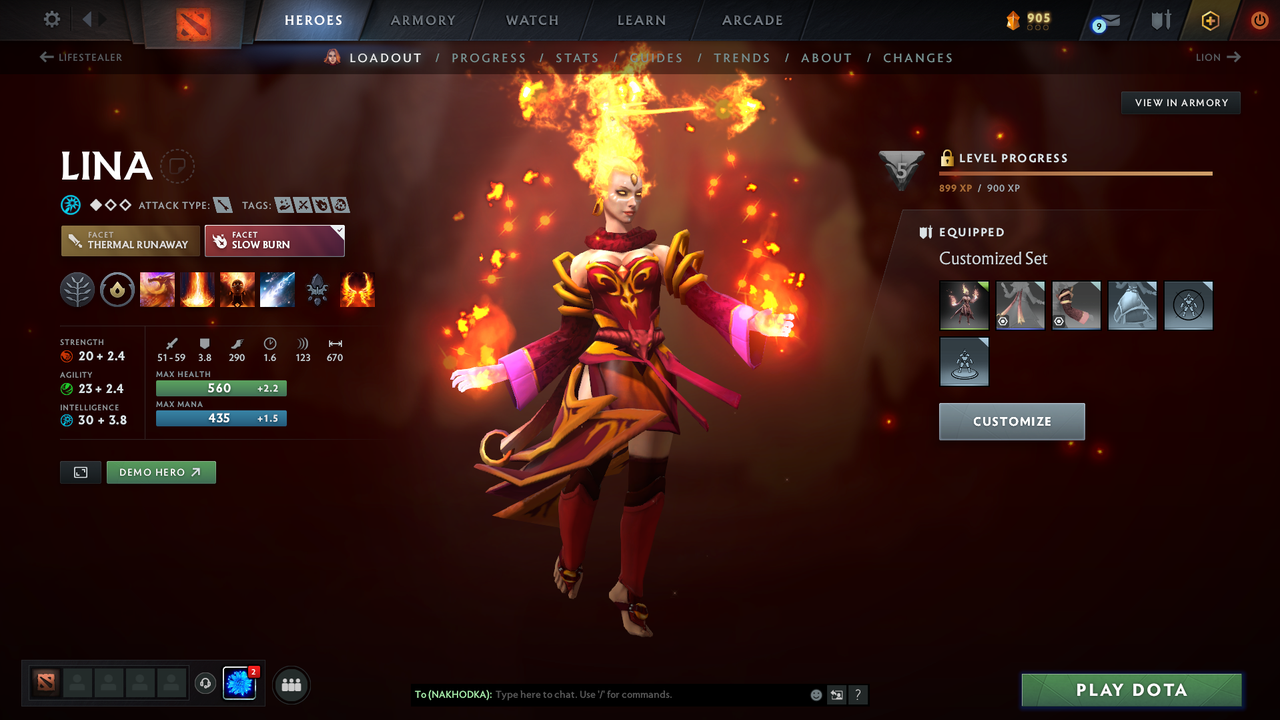Open the emoticon picker next to chat

[815, 694]
